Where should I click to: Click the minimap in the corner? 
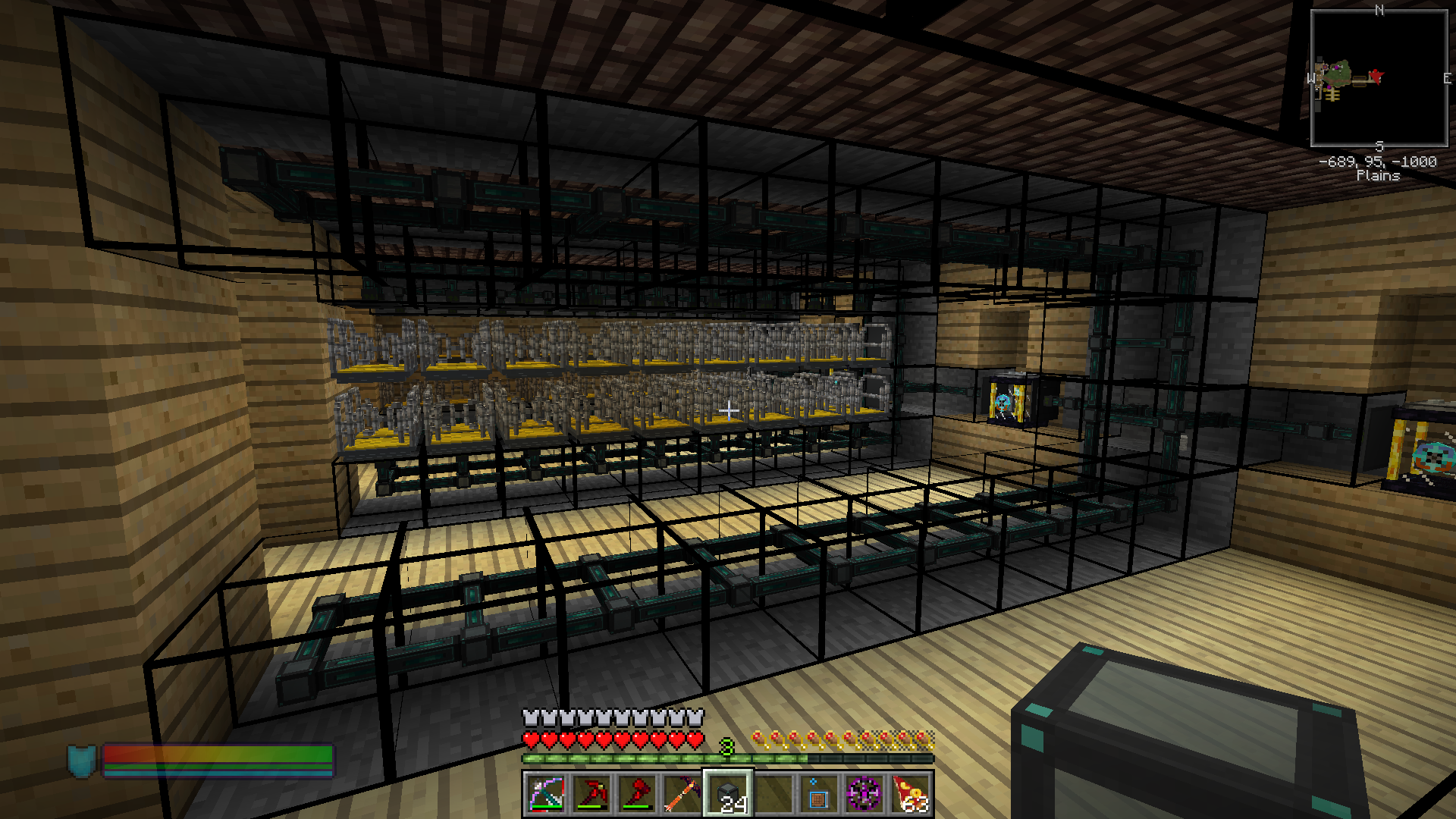(x=1379, y=78)
